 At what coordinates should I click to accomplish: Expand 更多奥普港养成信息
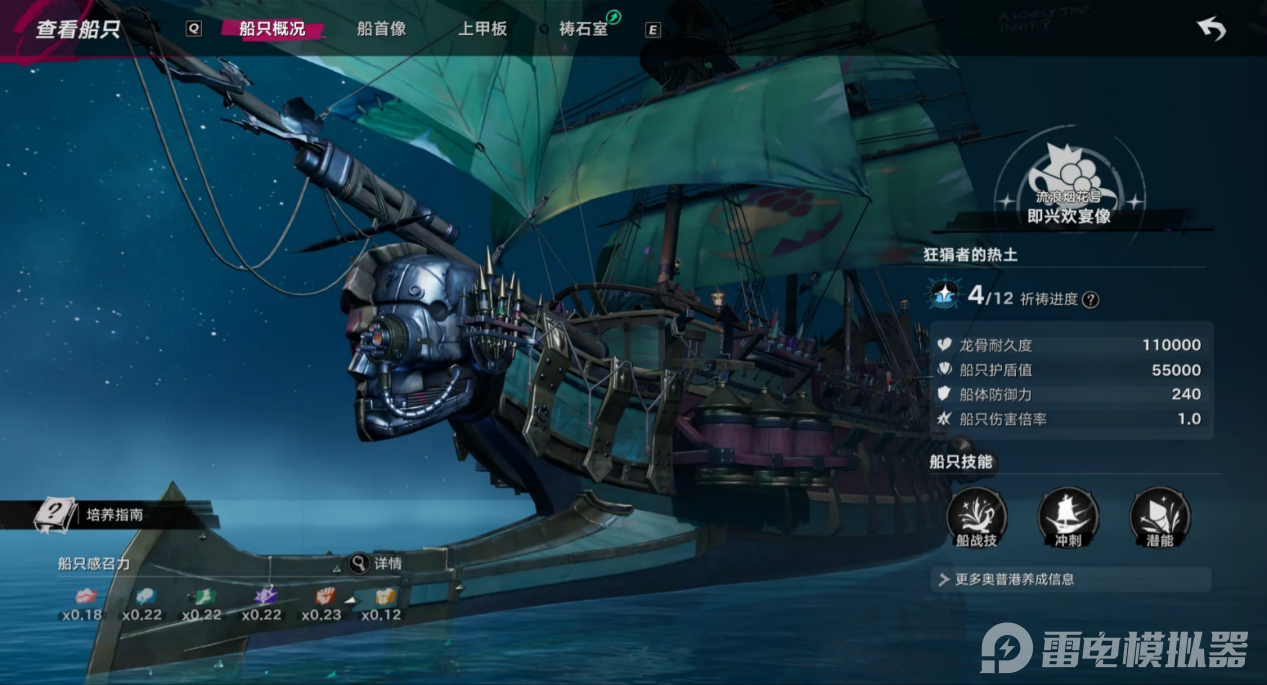(x=1070, y=579)
